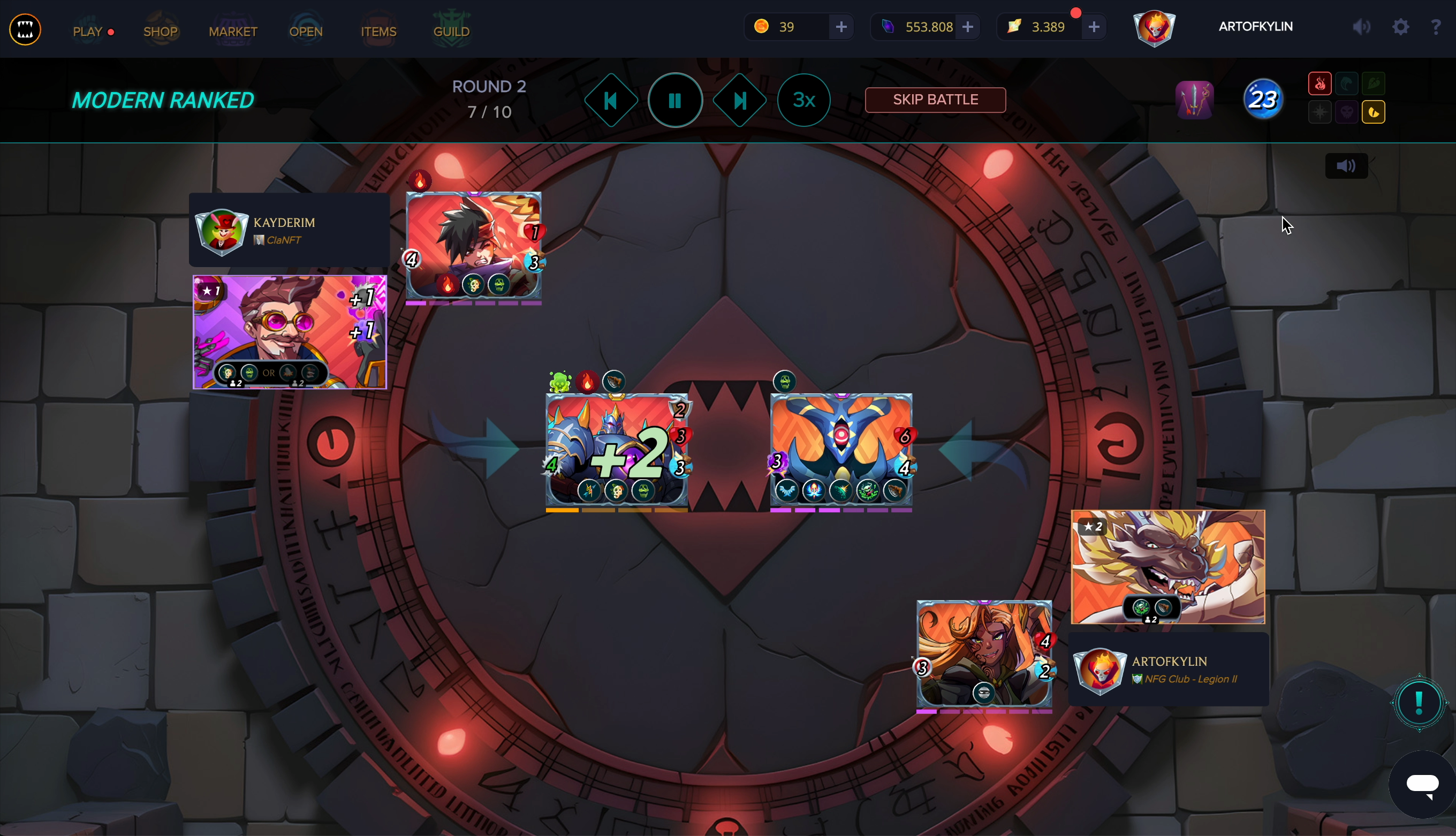Toggle the battle sound button
The height and width of the screenshot is (836, 1456).
[x=1346, y=166]
